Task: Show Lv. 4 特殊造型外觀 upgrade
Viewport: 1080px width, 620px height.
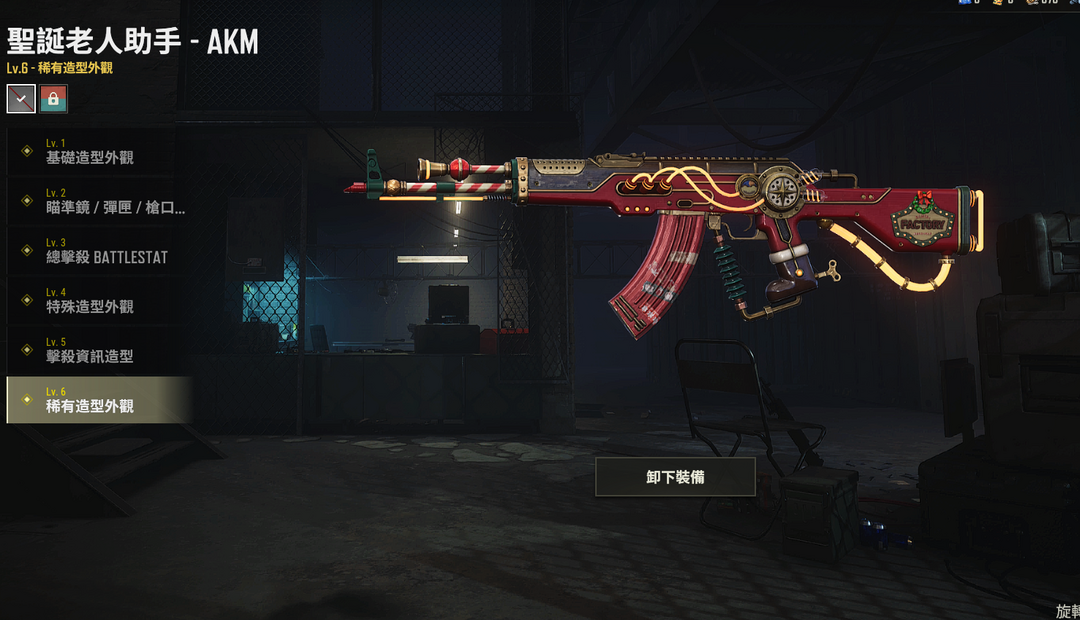Action: pyautogui.click(x=97, y=301)
